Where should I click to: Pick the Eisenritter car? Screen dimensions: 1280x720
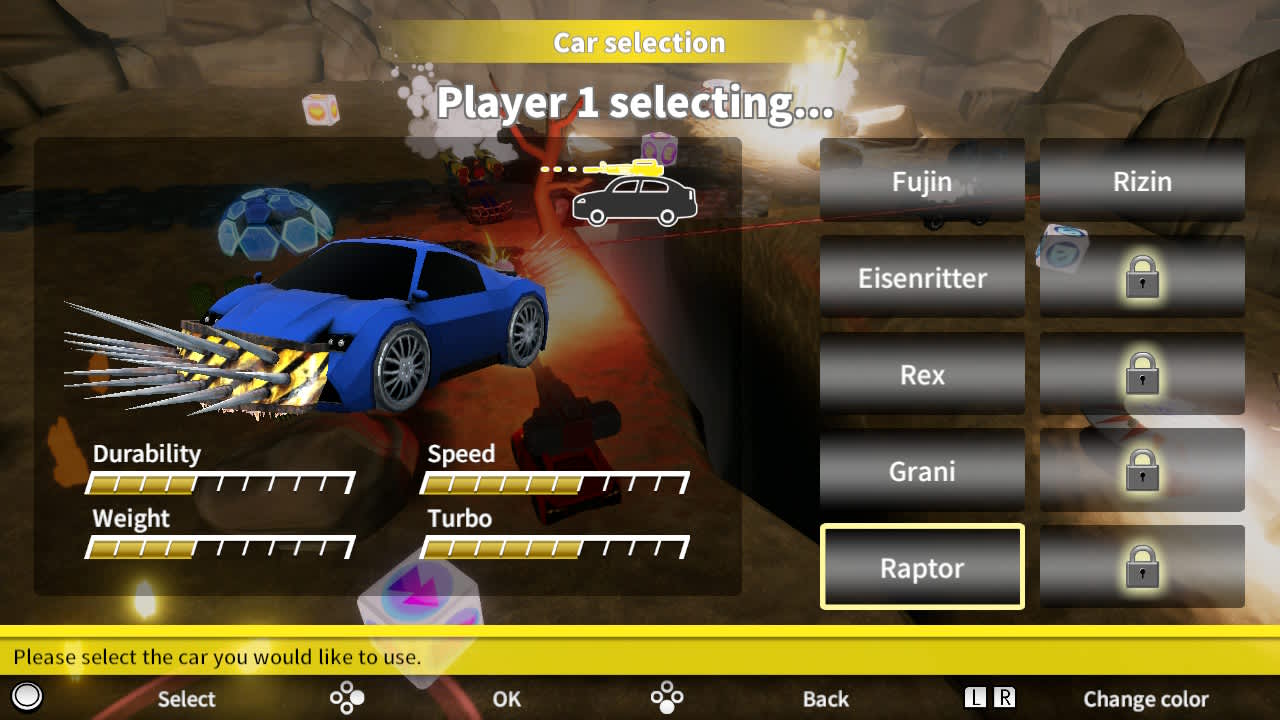coord(922,278)
